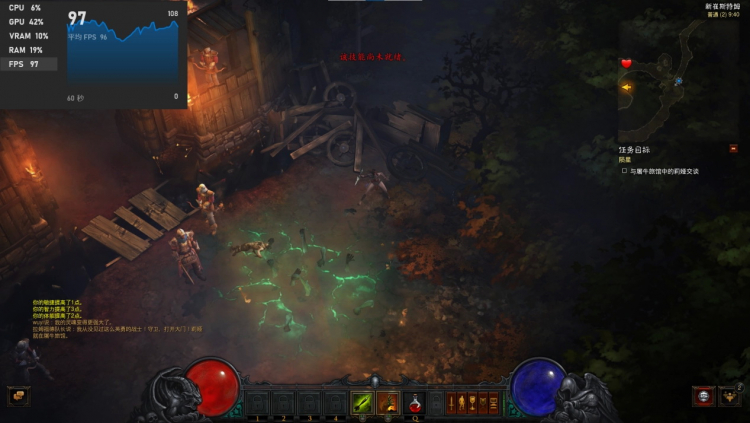This screenshot has width=750, height=423.
Task: Drink the red health potion
Action: 414,403
